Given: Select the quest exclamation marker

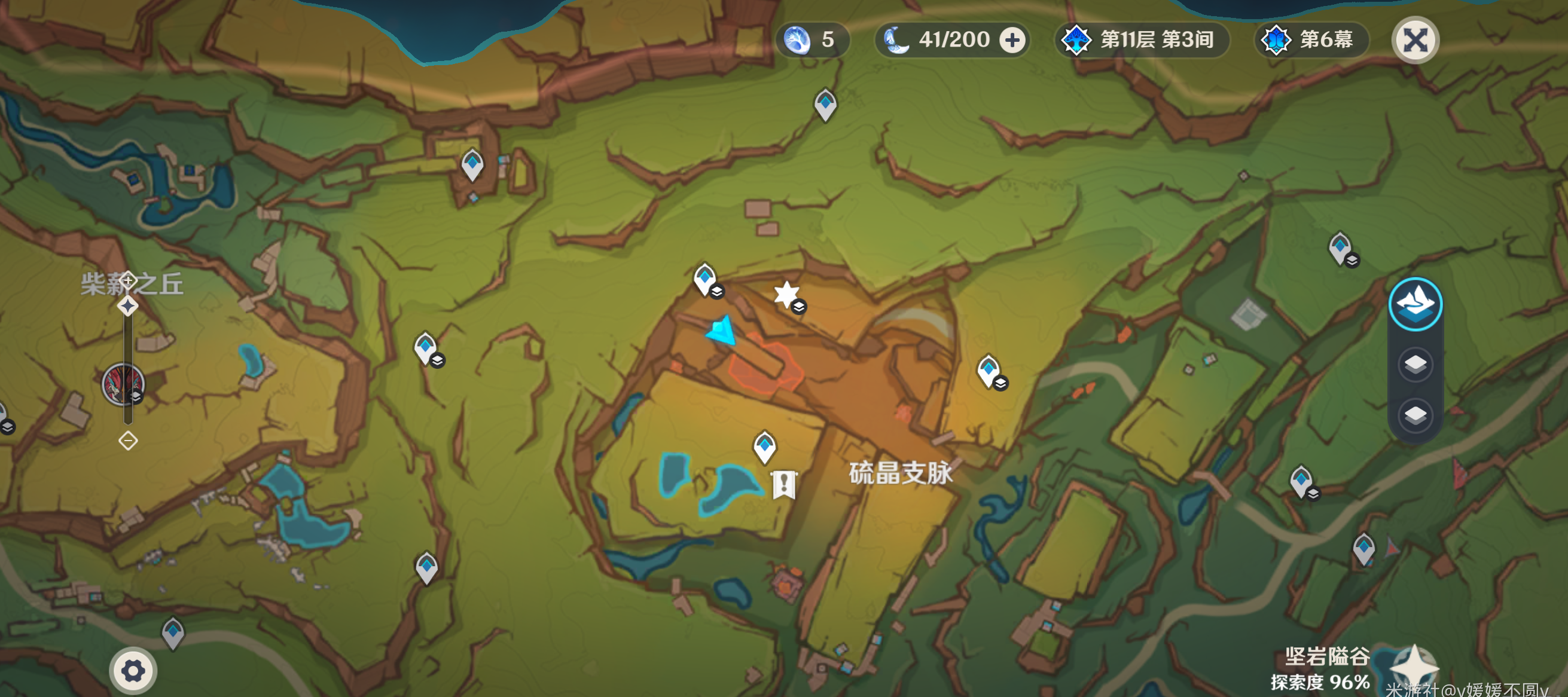Looking at the screenshot, I should click(x=784, y=484).
